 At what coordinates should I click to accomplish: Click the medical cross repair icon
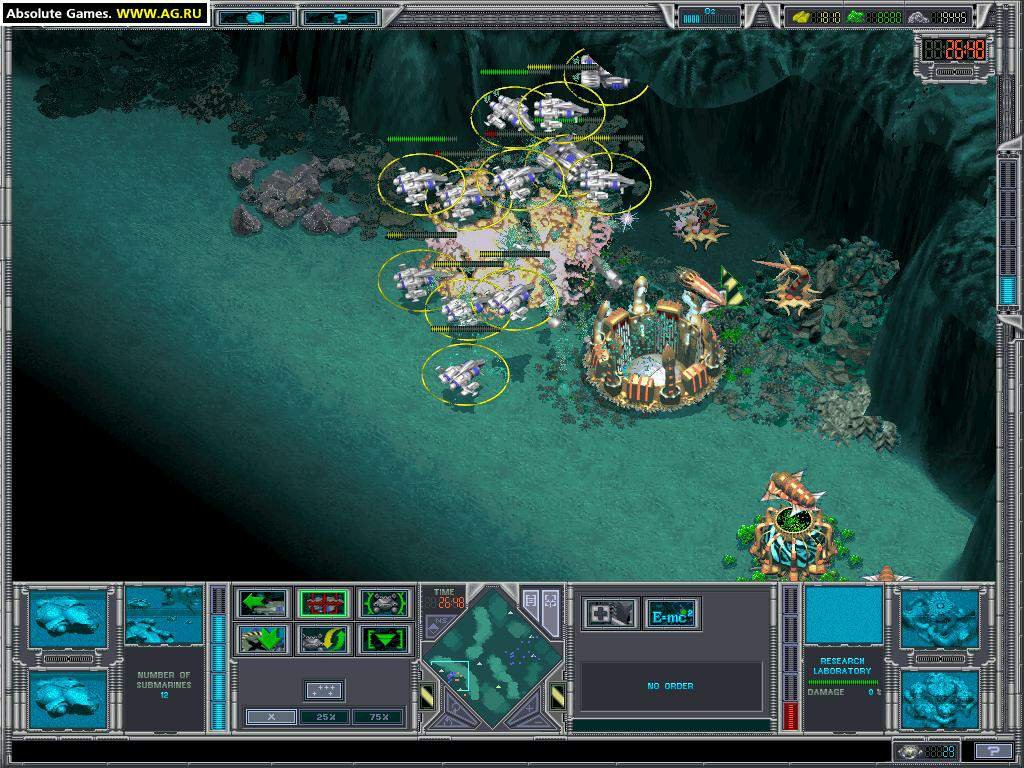pos(610,613)
